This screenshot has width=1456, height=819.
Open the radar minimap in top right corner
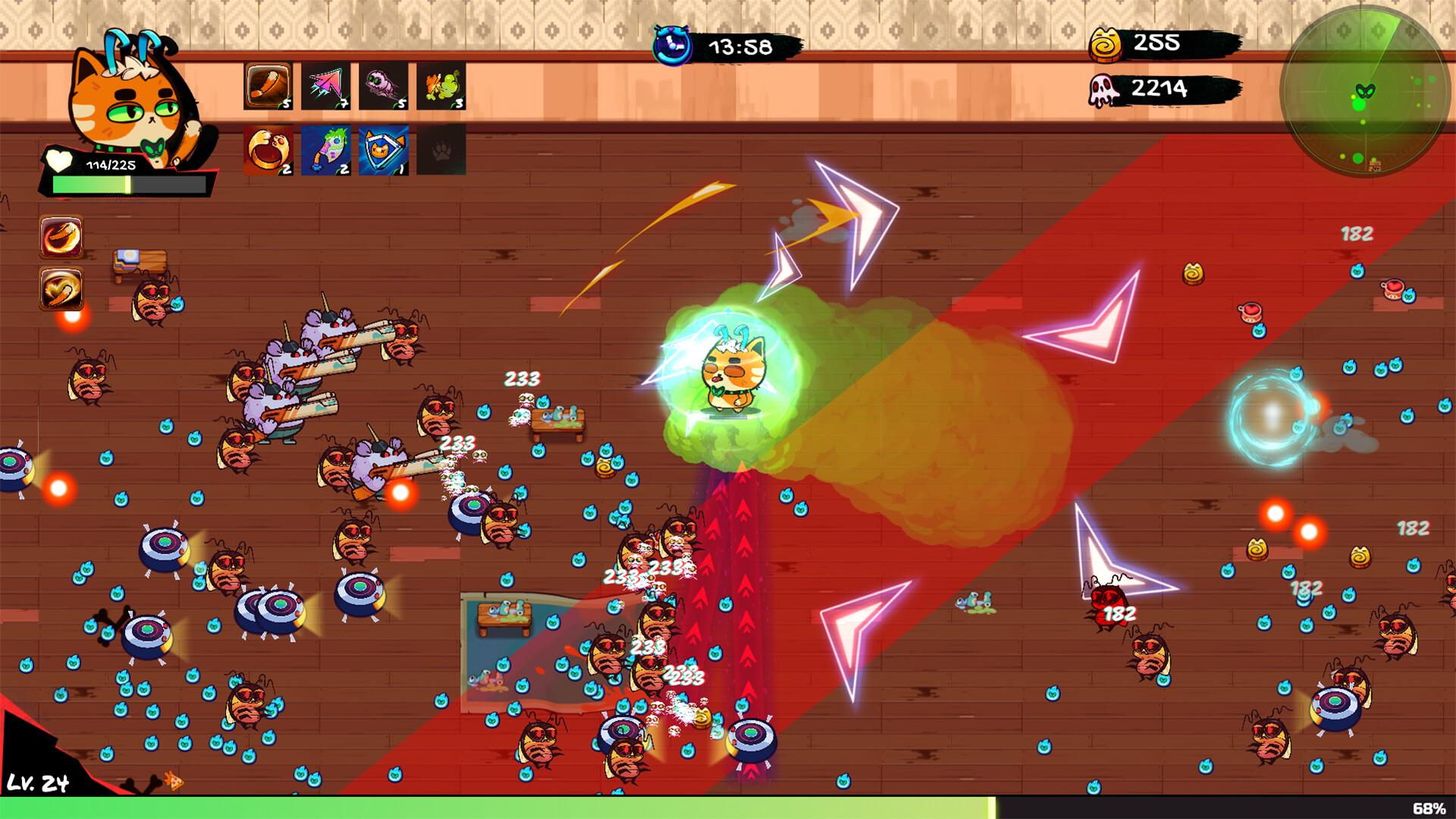(1365, 91)
